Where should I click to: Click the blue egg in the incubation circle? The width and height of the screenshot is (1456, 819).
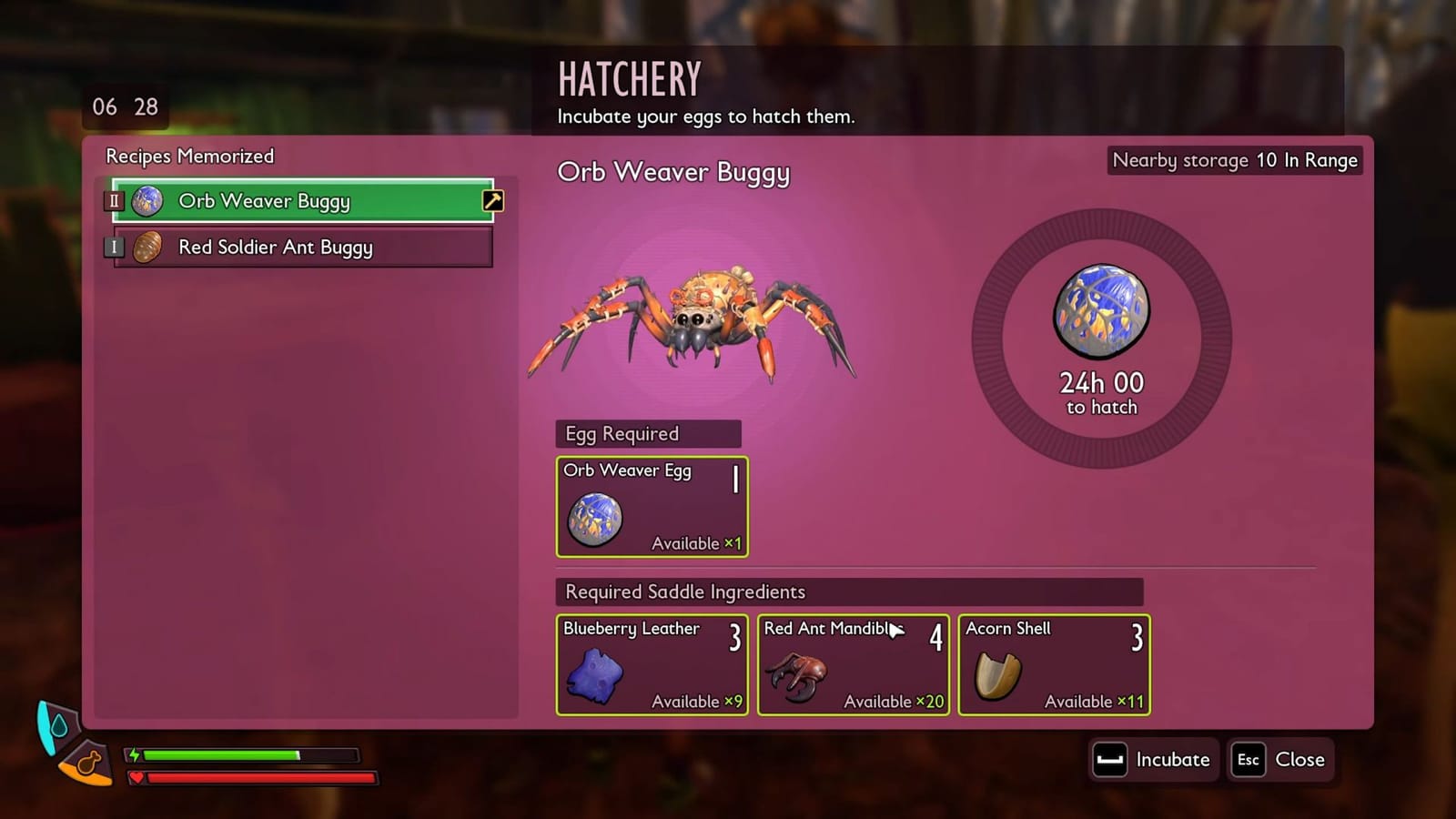[1100, 310]
